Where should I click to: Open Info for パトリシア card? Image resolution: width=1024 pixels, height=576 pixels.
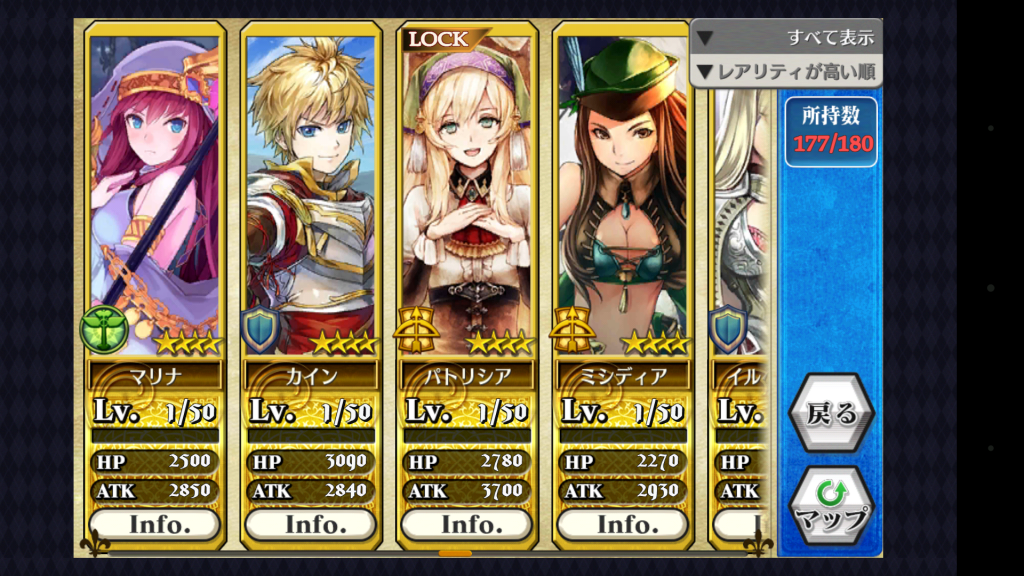tap(467, 524)
